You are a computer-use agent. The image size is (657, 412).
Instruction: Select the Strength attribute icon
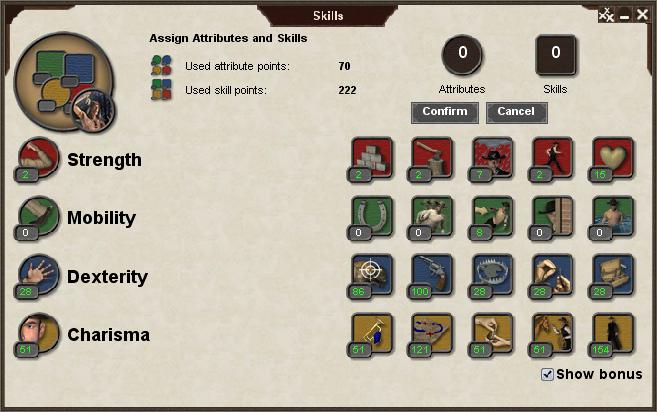38,159
